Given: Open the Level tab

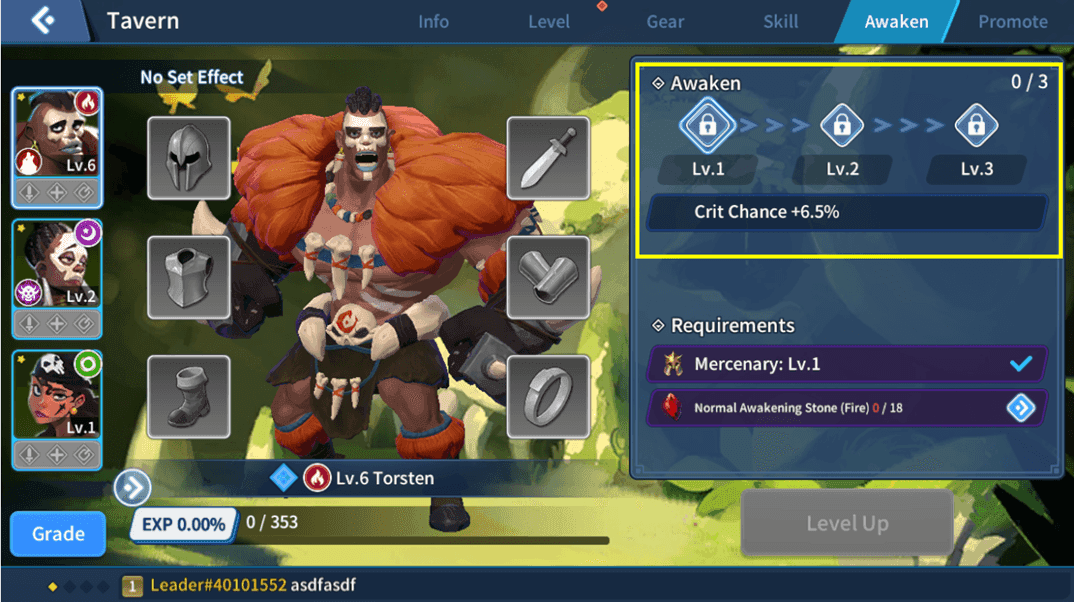Looking at the screenshot, I should [x=549, y=21].
